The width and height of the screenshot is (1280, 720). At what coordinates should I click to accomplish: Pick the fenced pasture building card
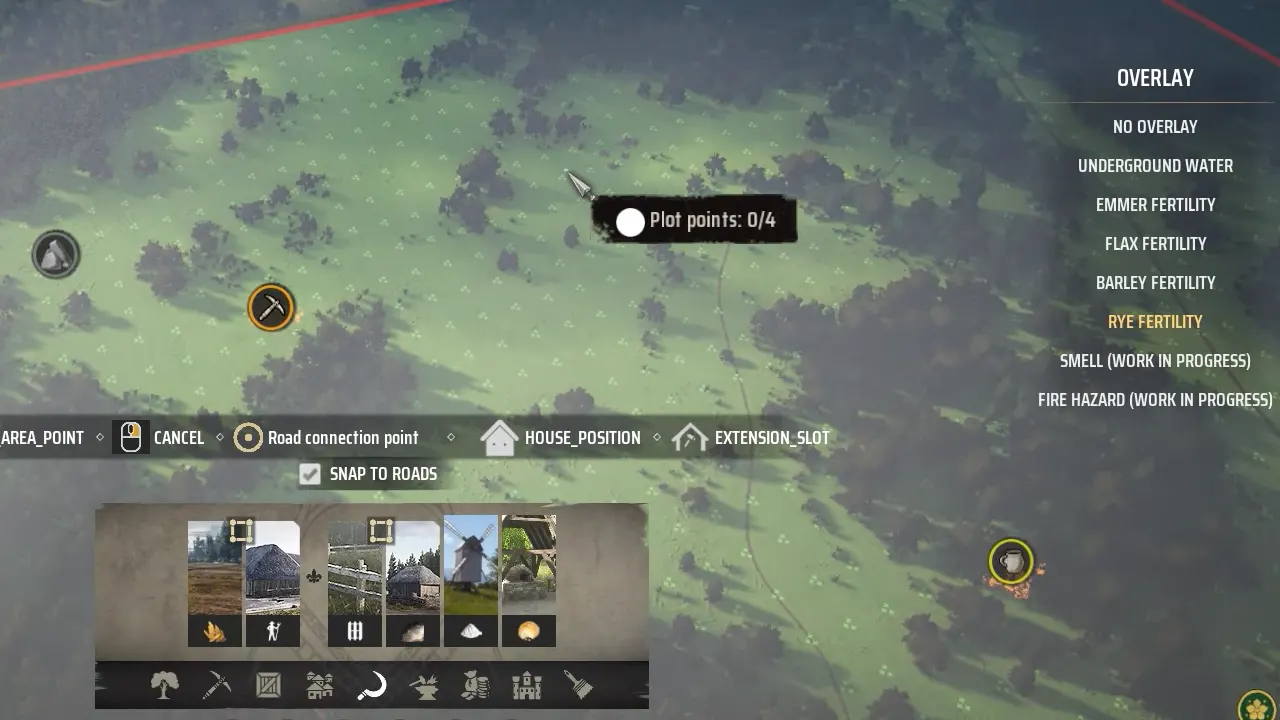(x=355, y=582)
